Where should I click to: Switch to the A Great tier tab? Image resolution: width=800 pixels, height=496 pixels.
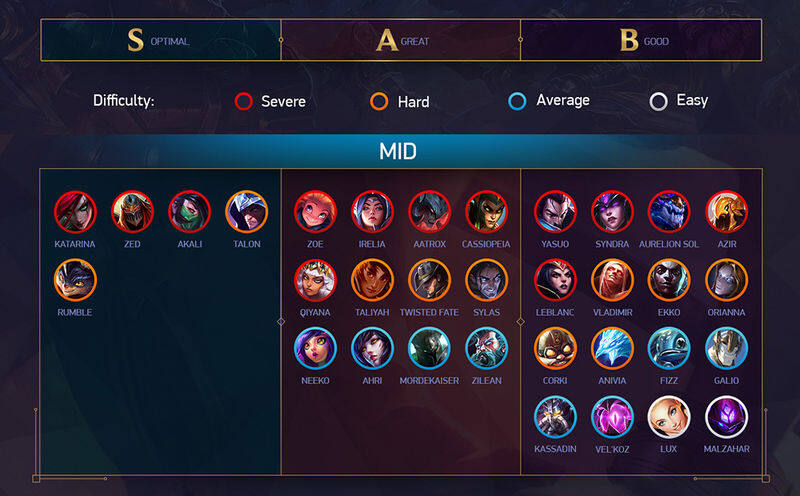400,41
